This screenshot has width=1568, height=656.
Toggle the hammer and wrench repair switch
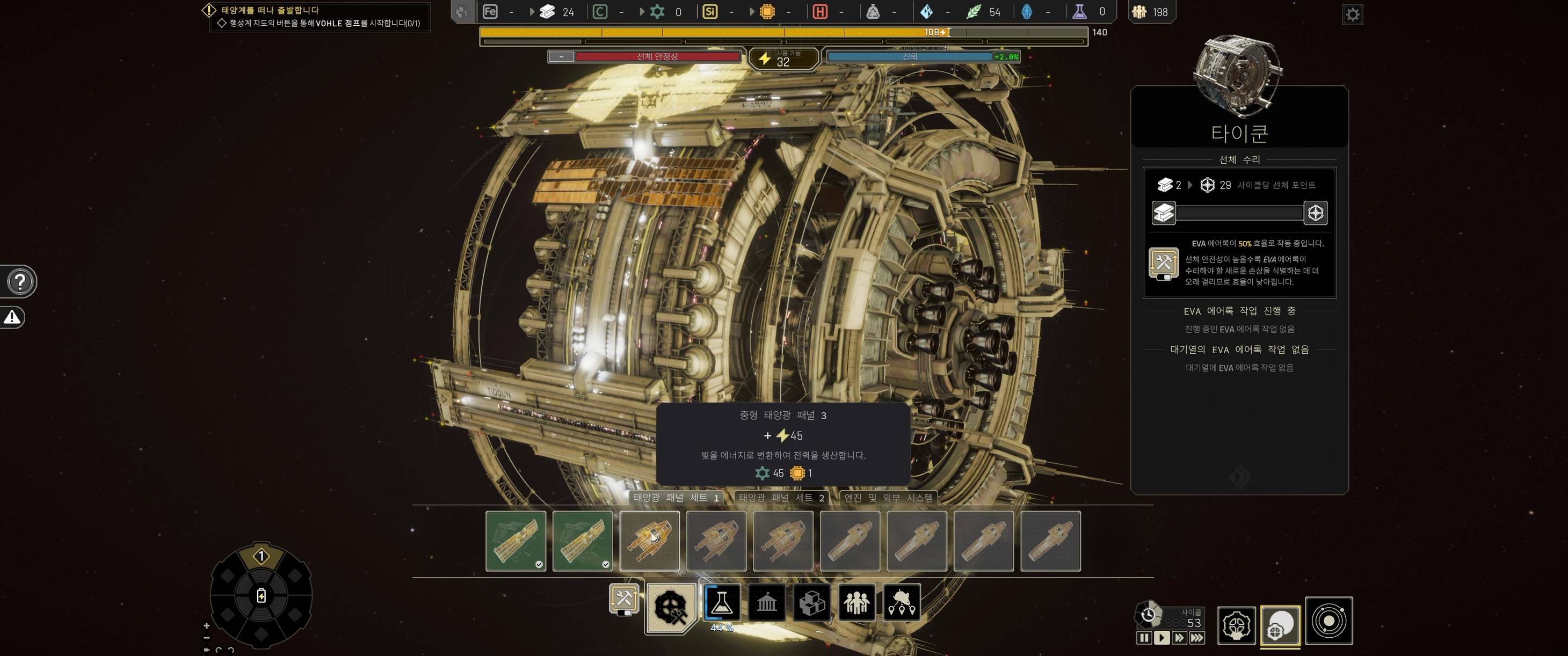tap(624, 600)
